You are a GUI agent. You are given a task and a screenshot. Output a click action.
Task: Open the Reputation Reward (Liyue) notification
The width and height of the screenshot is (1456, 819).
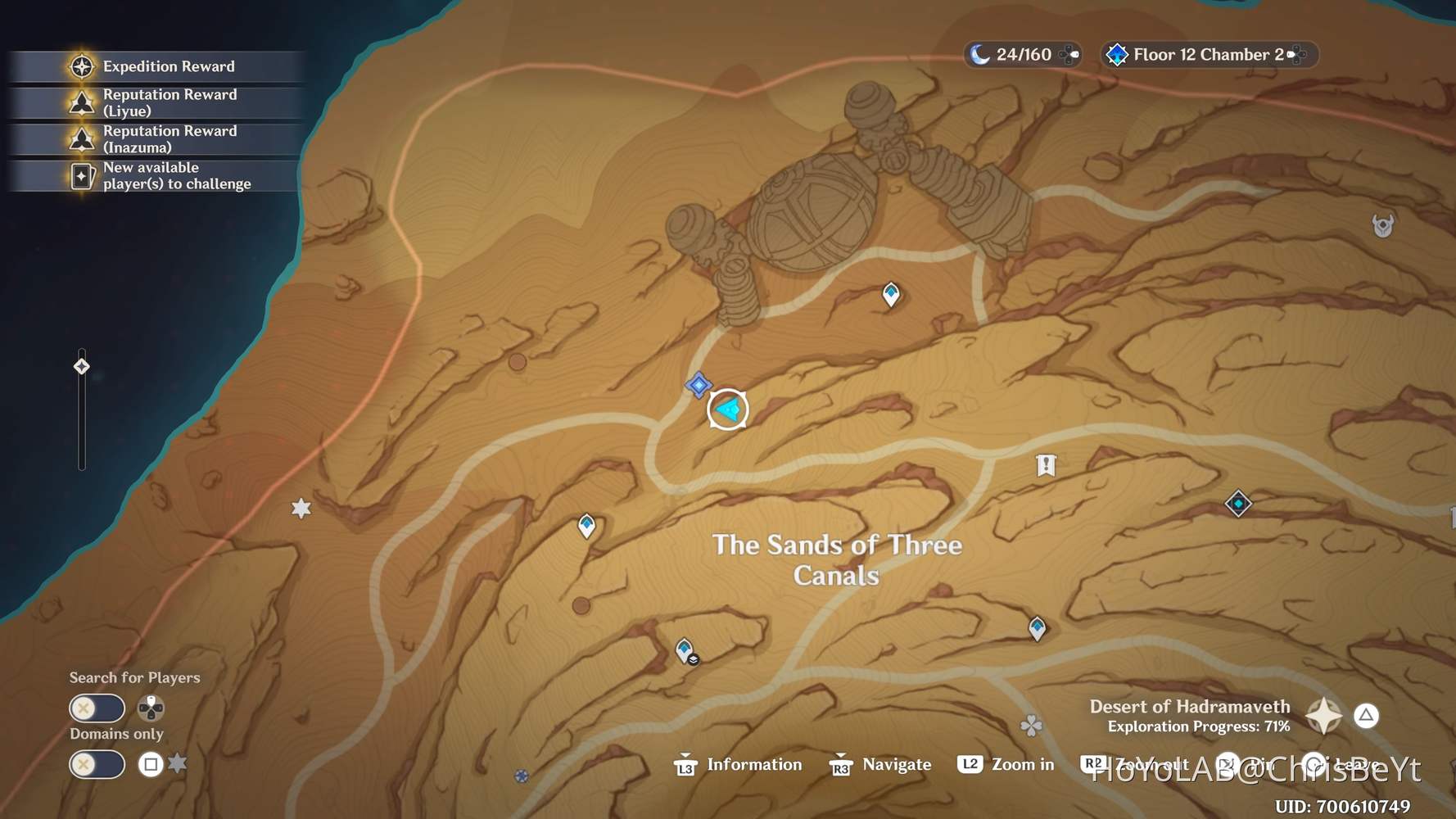[x=156, y=102]
